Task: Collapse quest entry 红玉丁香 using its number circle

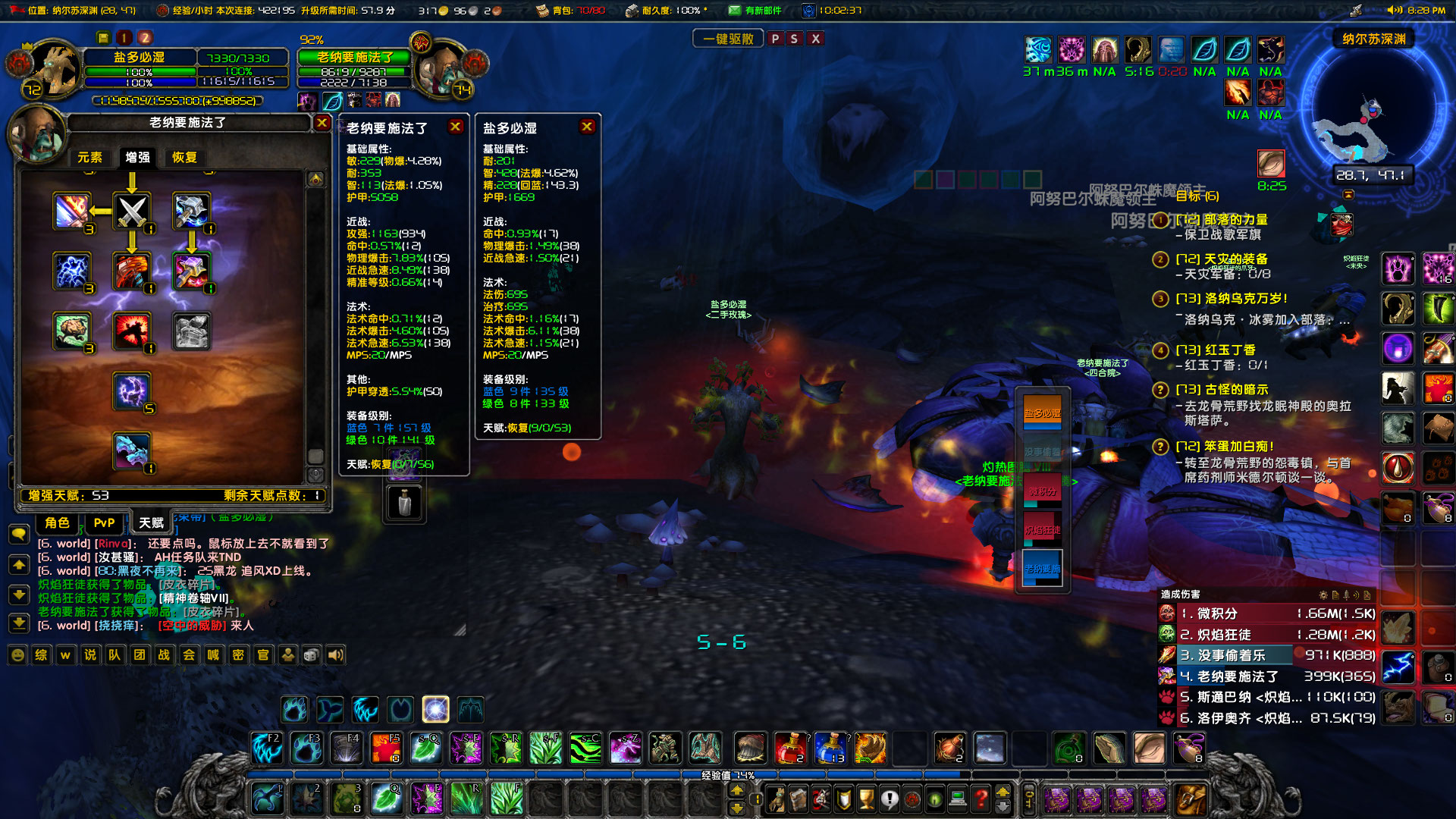Action: [x=1161, y=350]
